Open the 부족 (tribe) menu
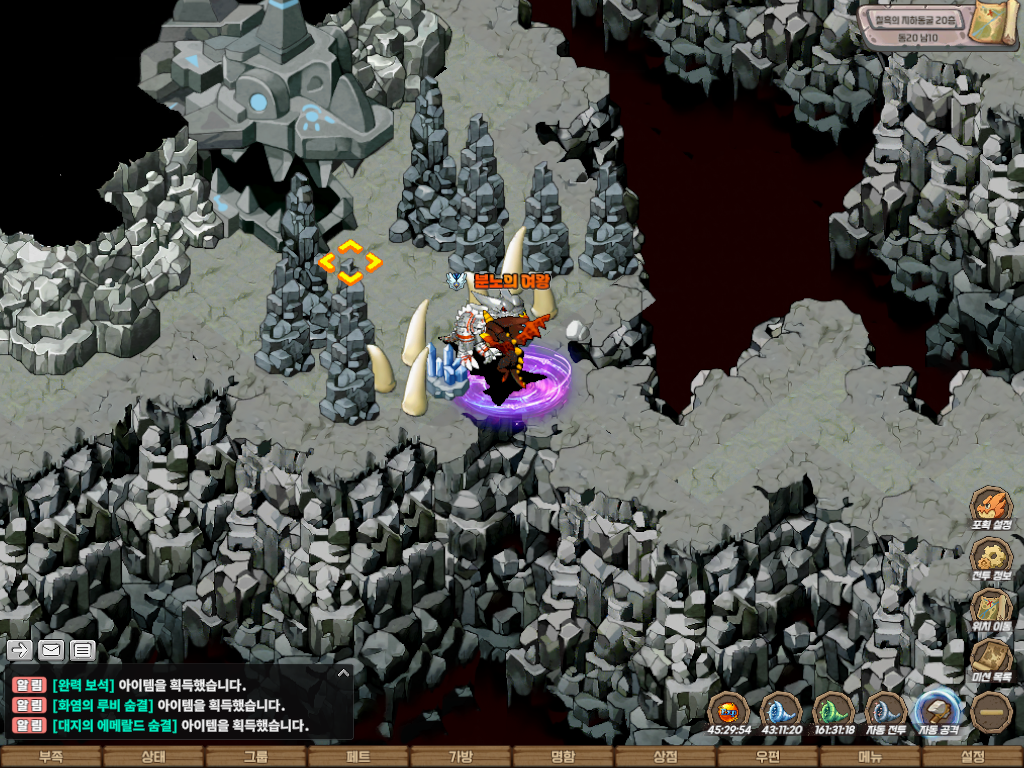The width and height of the screenshot is (1024, 768). [50, 757]
